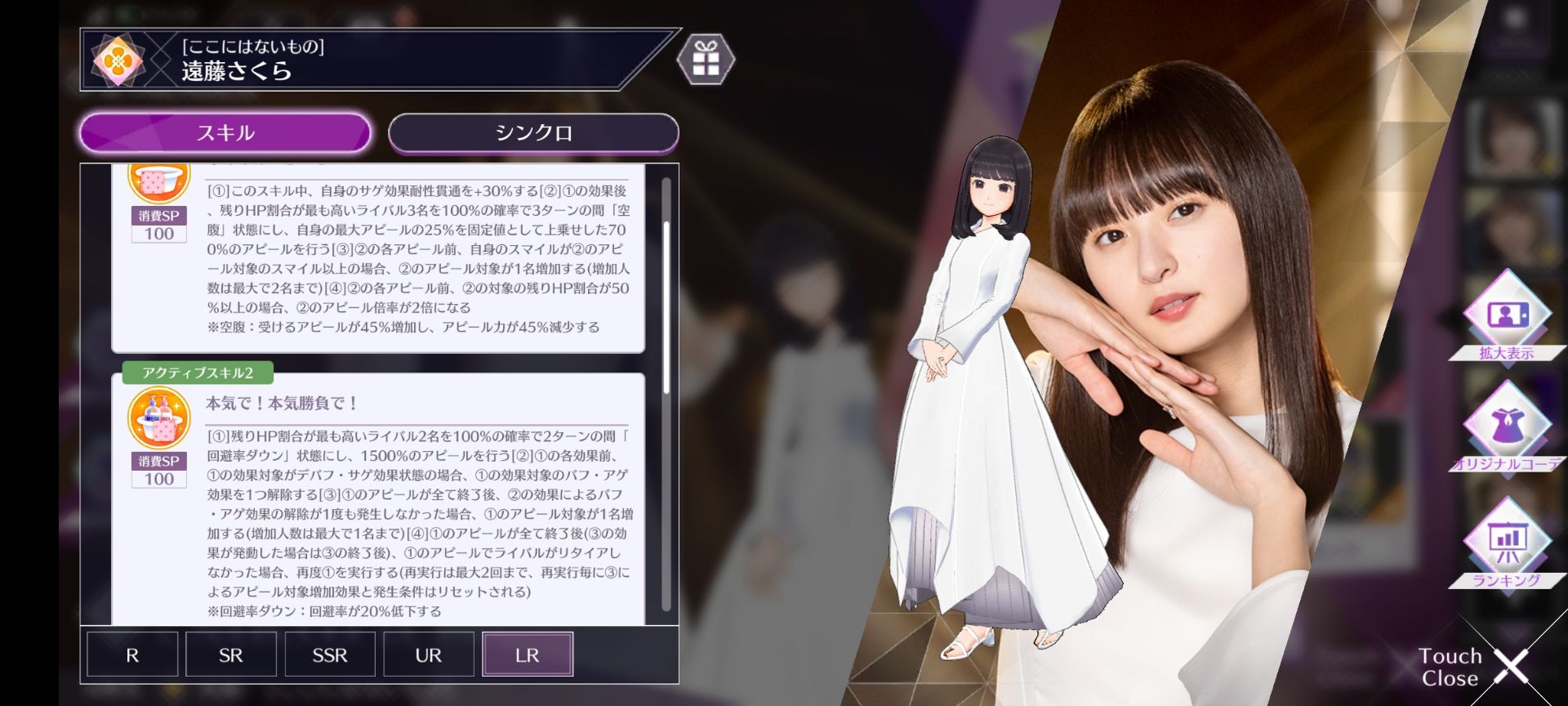This screenshot has height=706, width=1568.
Task: Toggle the SR rarity filter
Action: click(x=231, y=654)
